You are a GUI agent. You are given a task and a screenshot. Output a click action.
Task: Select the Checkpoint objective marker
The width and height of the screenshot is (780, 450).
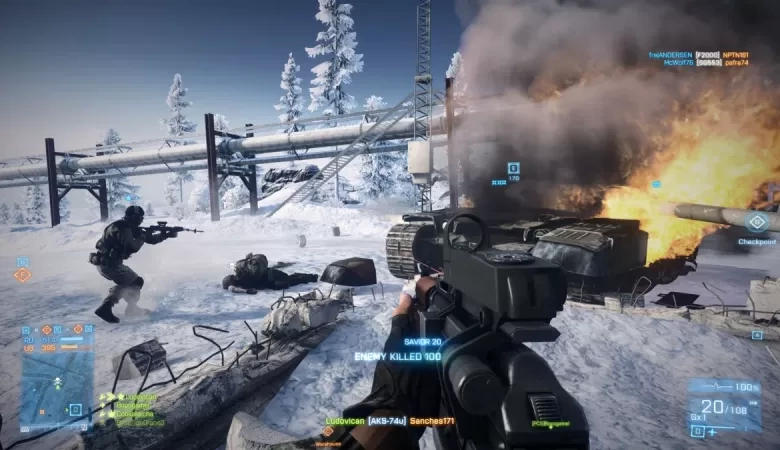757,222
